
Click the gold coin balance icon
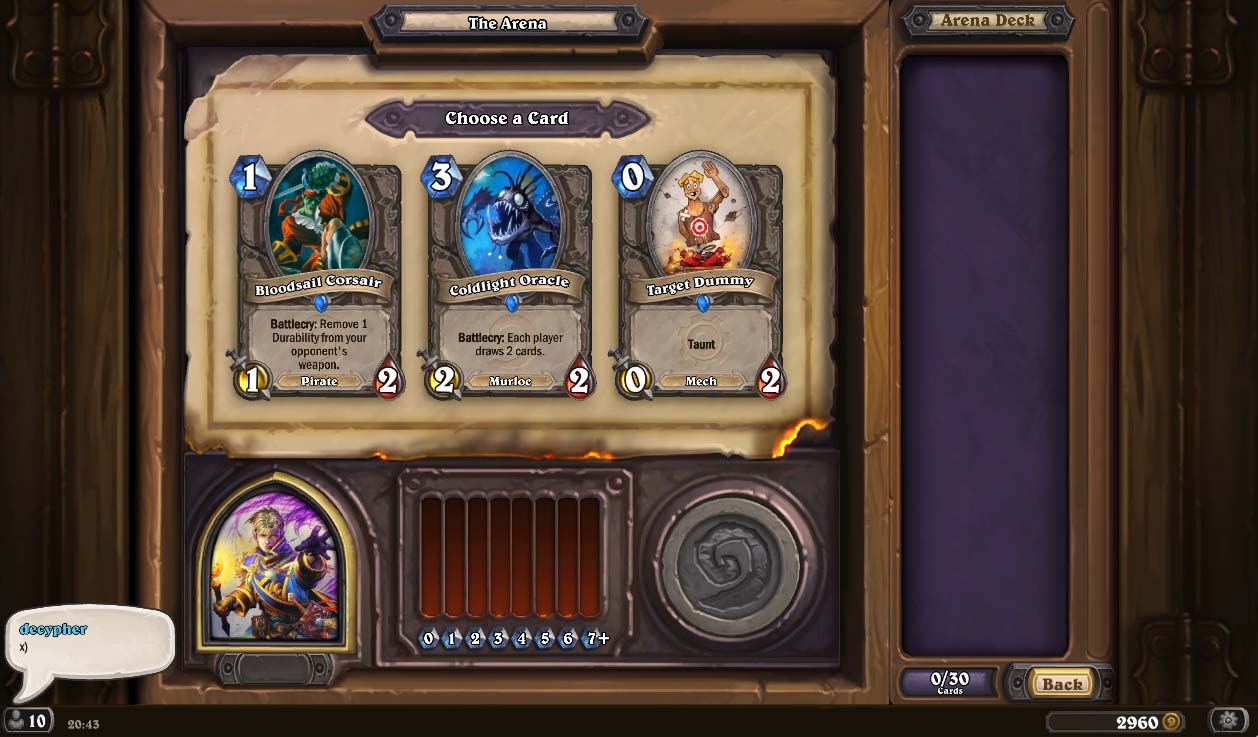(x=1171, y=722)
